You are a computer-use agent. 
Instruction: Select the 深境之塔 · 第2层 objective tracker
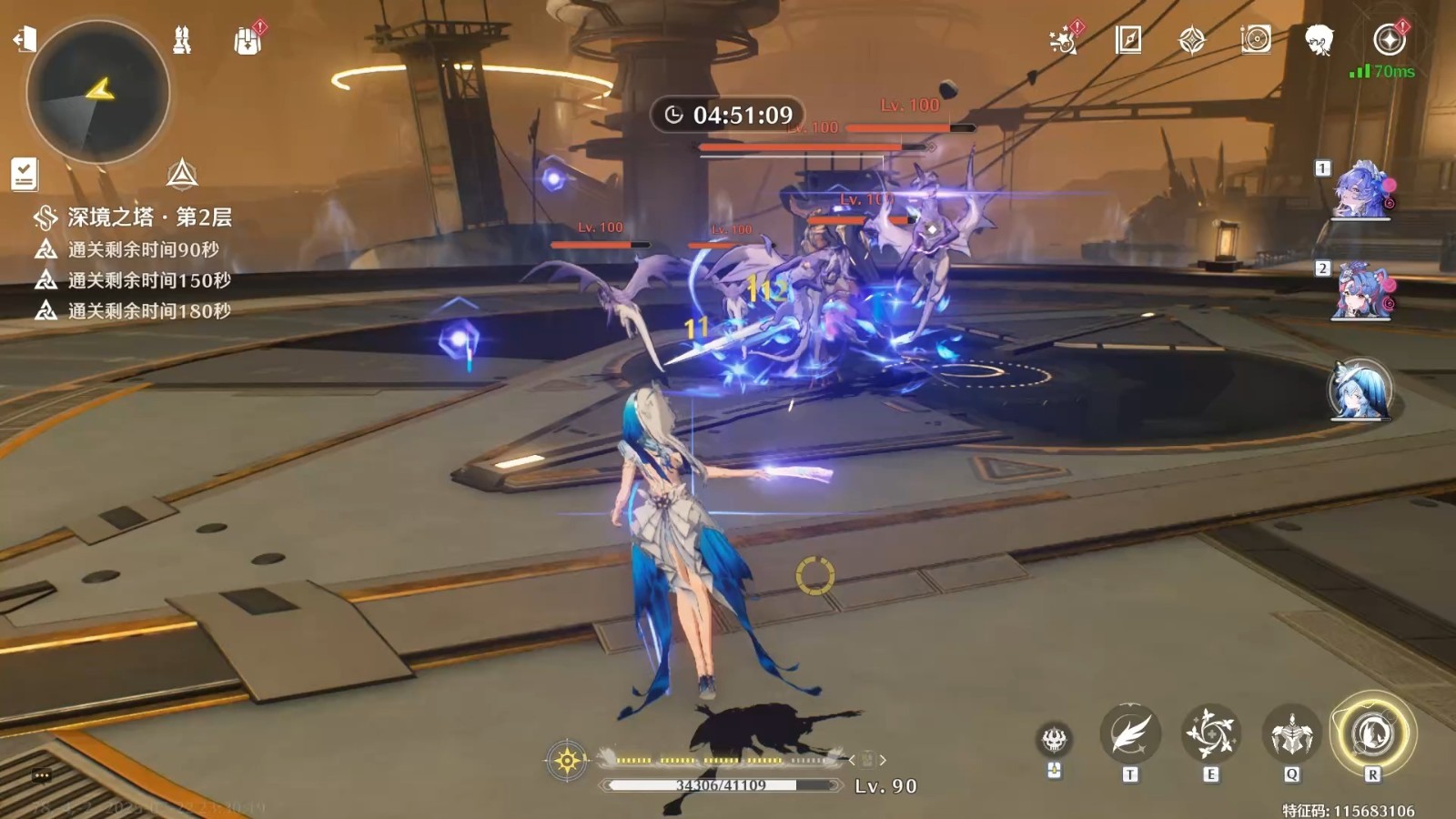[x=135, y=217]
